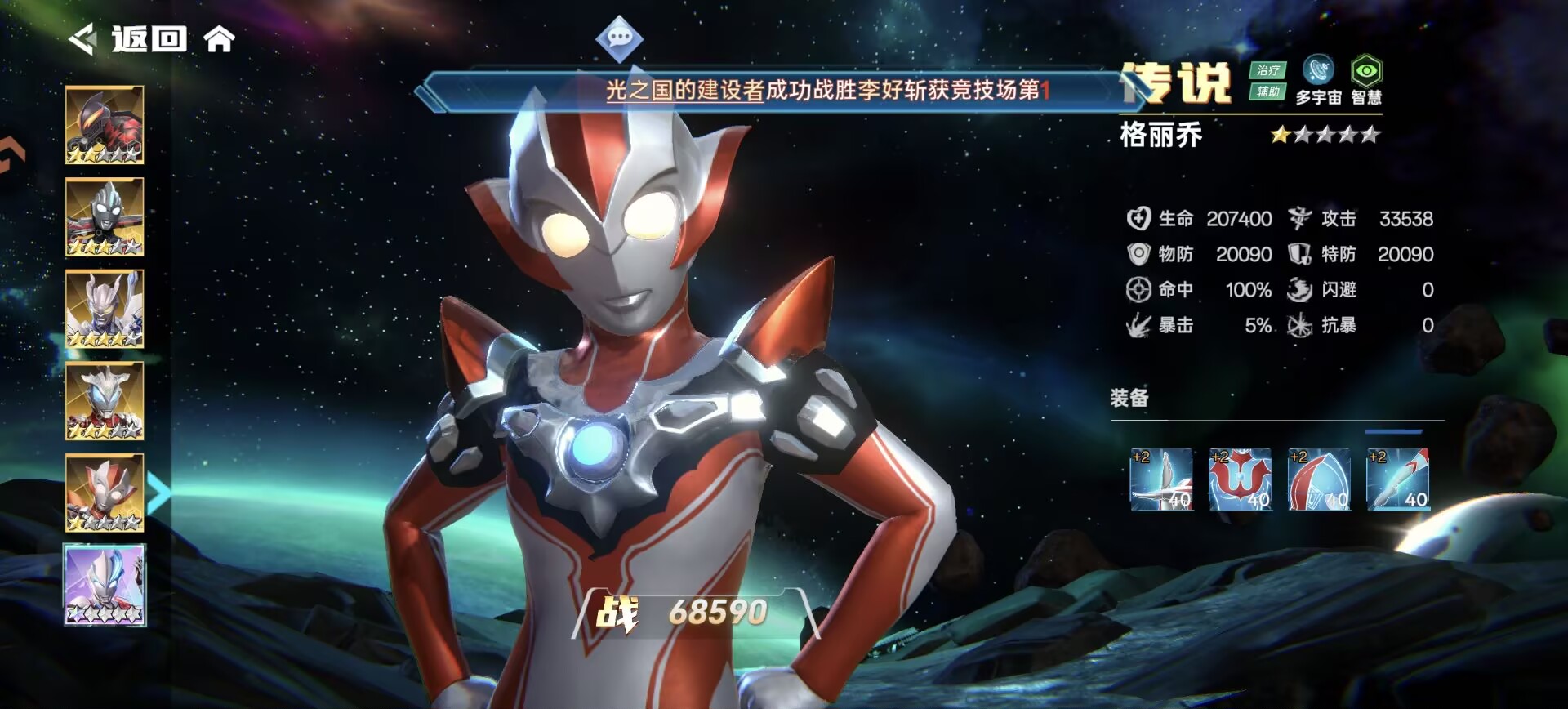Screen dimensions: 1568x709
Task: Tap the 治疗 healer role tag
Action: pos(1267,70)
